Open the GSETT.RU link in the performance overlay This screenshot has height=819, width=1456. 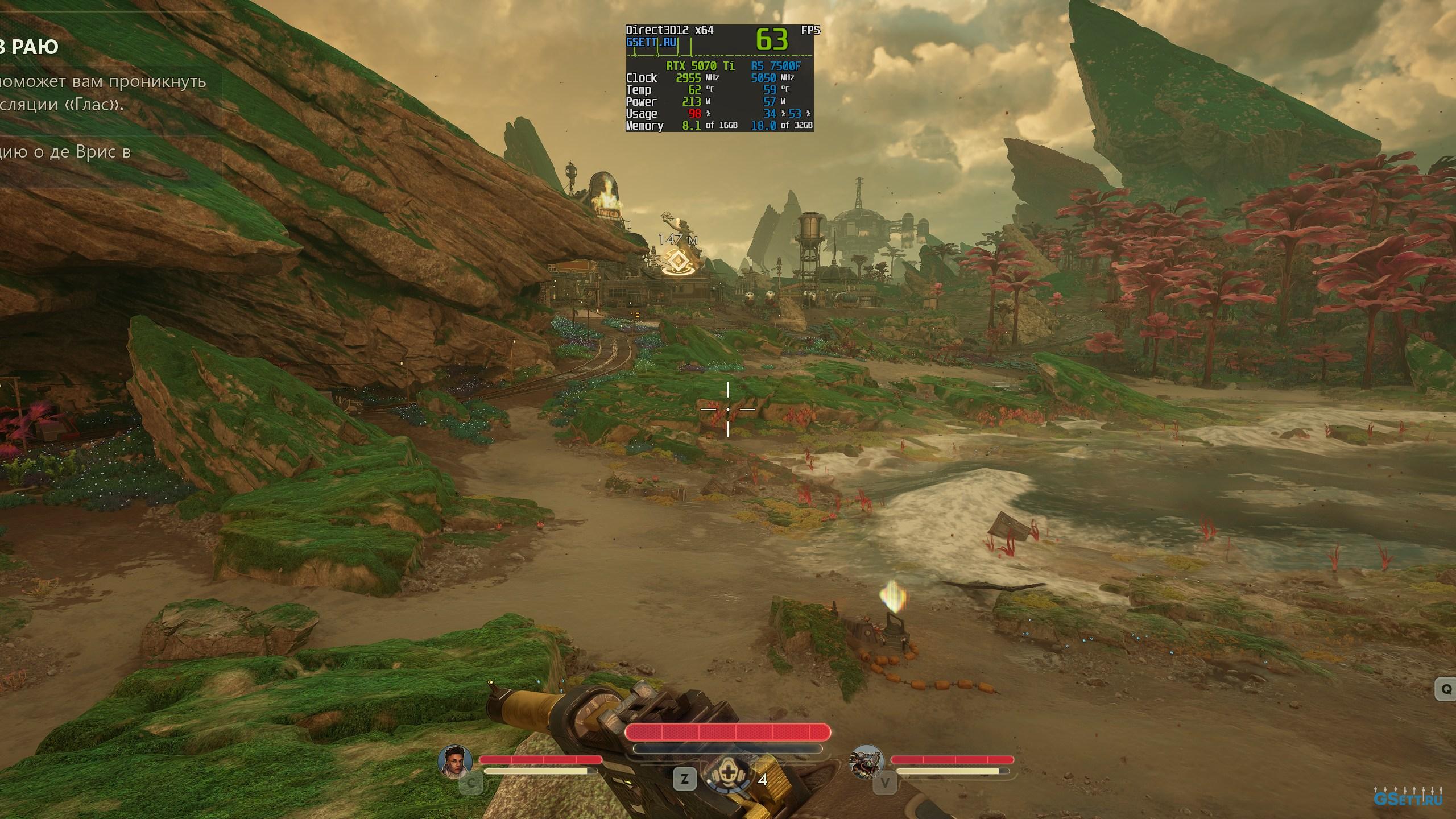(x=651, y=42)
